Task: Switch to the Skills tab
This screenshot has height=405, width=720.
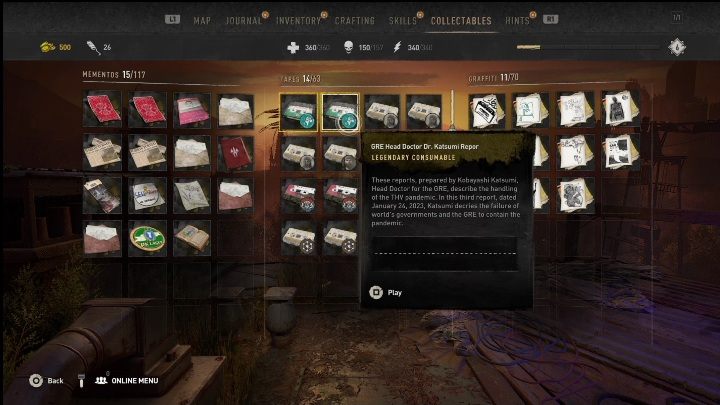Action: pyautogui.click(x=402, y=20)
